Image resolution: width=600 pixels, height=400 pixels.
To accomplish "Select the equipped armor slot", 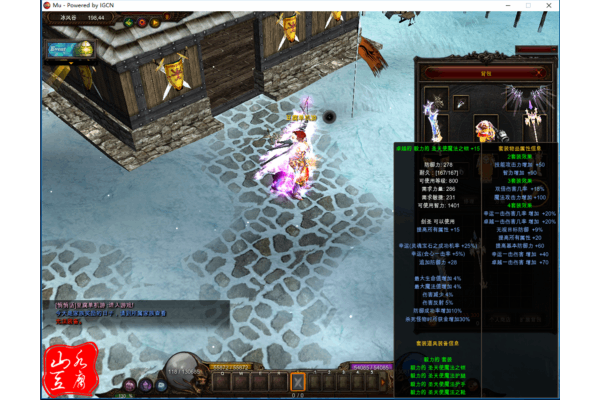I will pyautogui.click(x=487, y=130).
